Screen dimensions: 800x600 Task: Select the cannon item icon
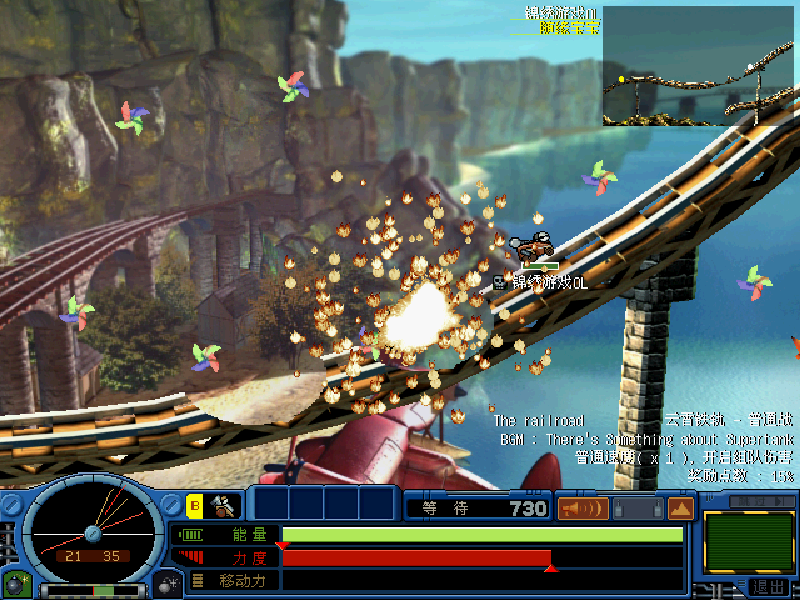222,507
